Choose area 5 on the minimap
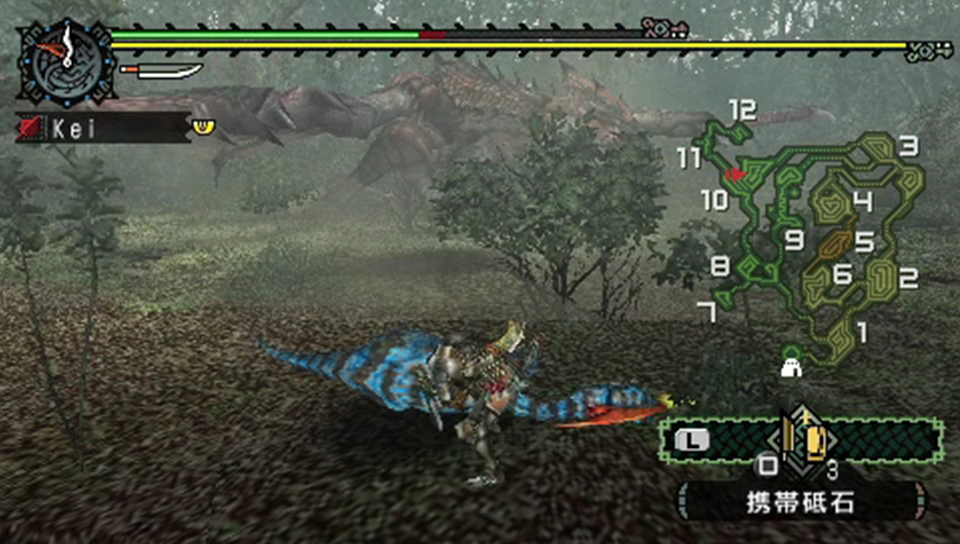 tap(864, 242)
